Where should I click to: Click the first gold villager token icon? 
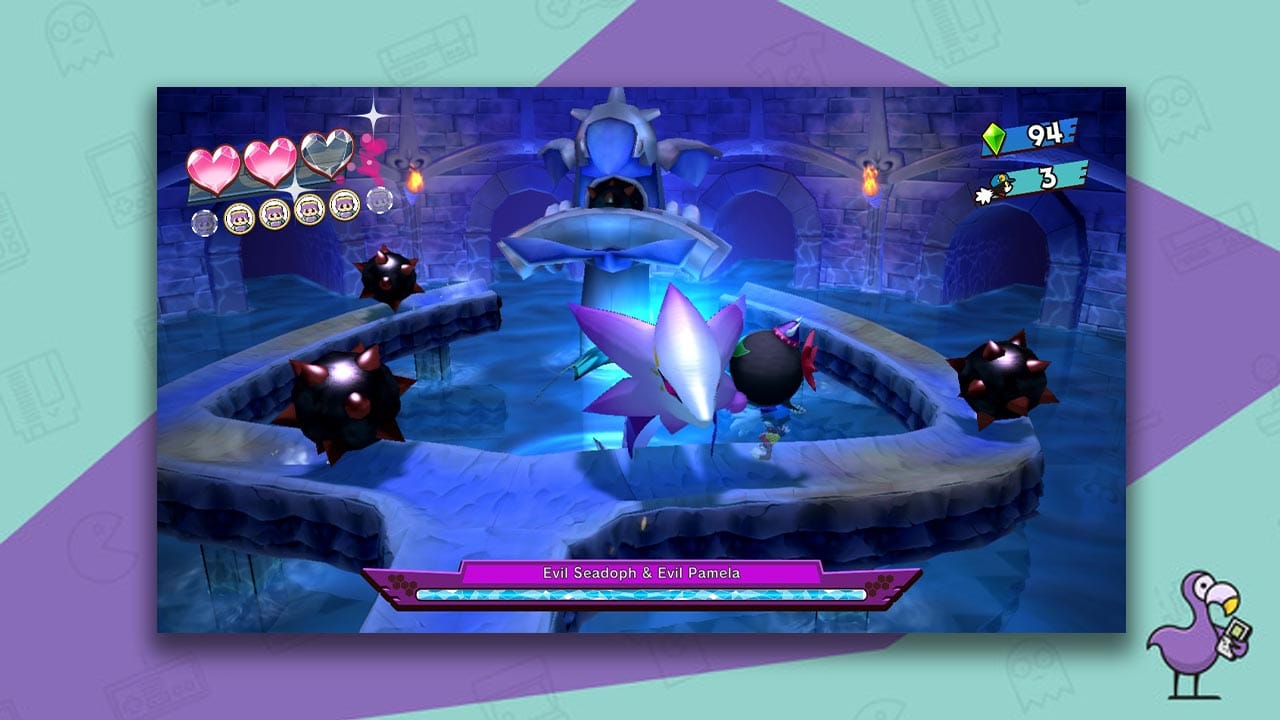tap(238, 219)
